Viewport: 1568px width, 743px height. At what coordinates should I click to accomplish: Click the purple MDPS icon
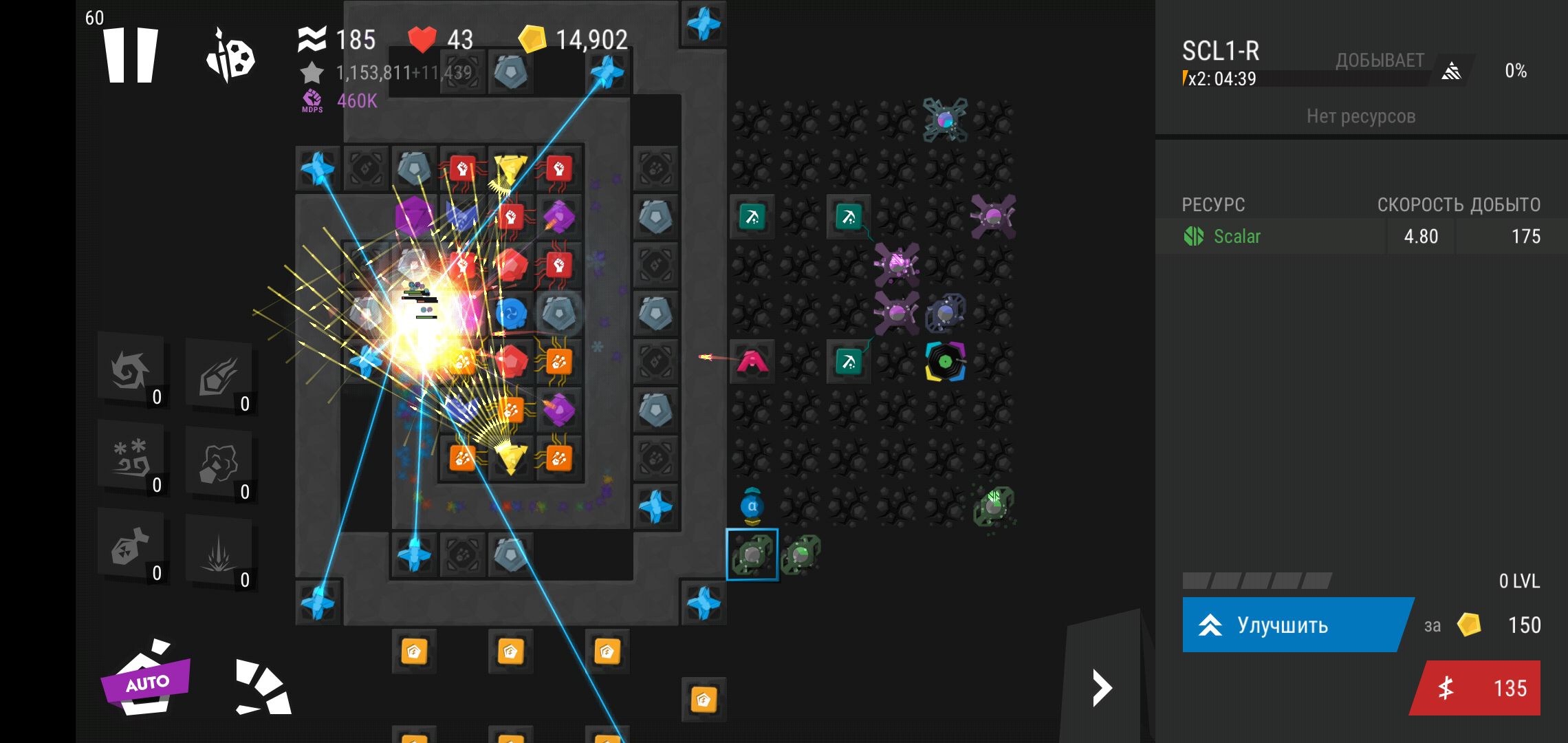(312, 100)
